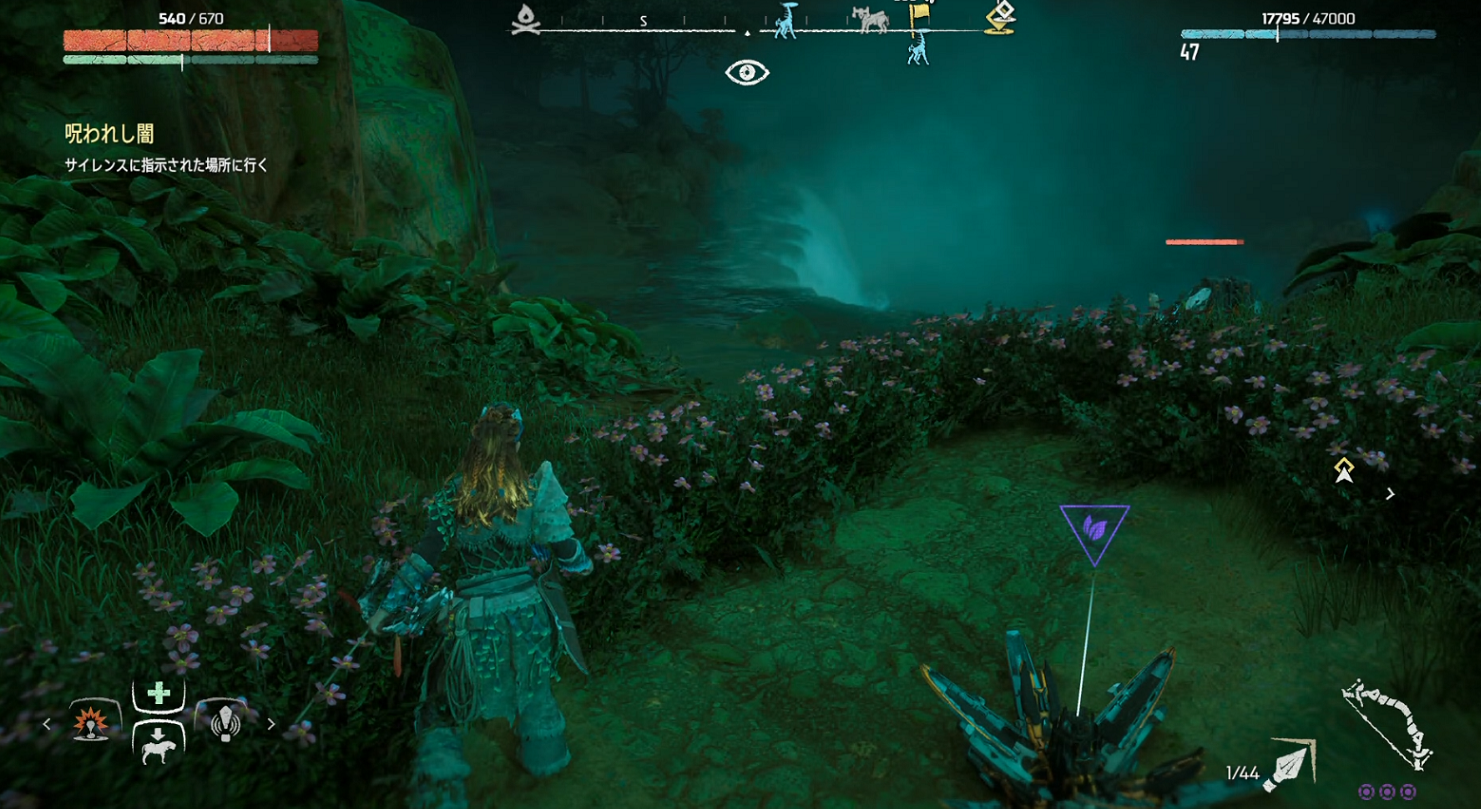
Task: Use the green cross healing medicine slot
Action: tap(158, 694)
